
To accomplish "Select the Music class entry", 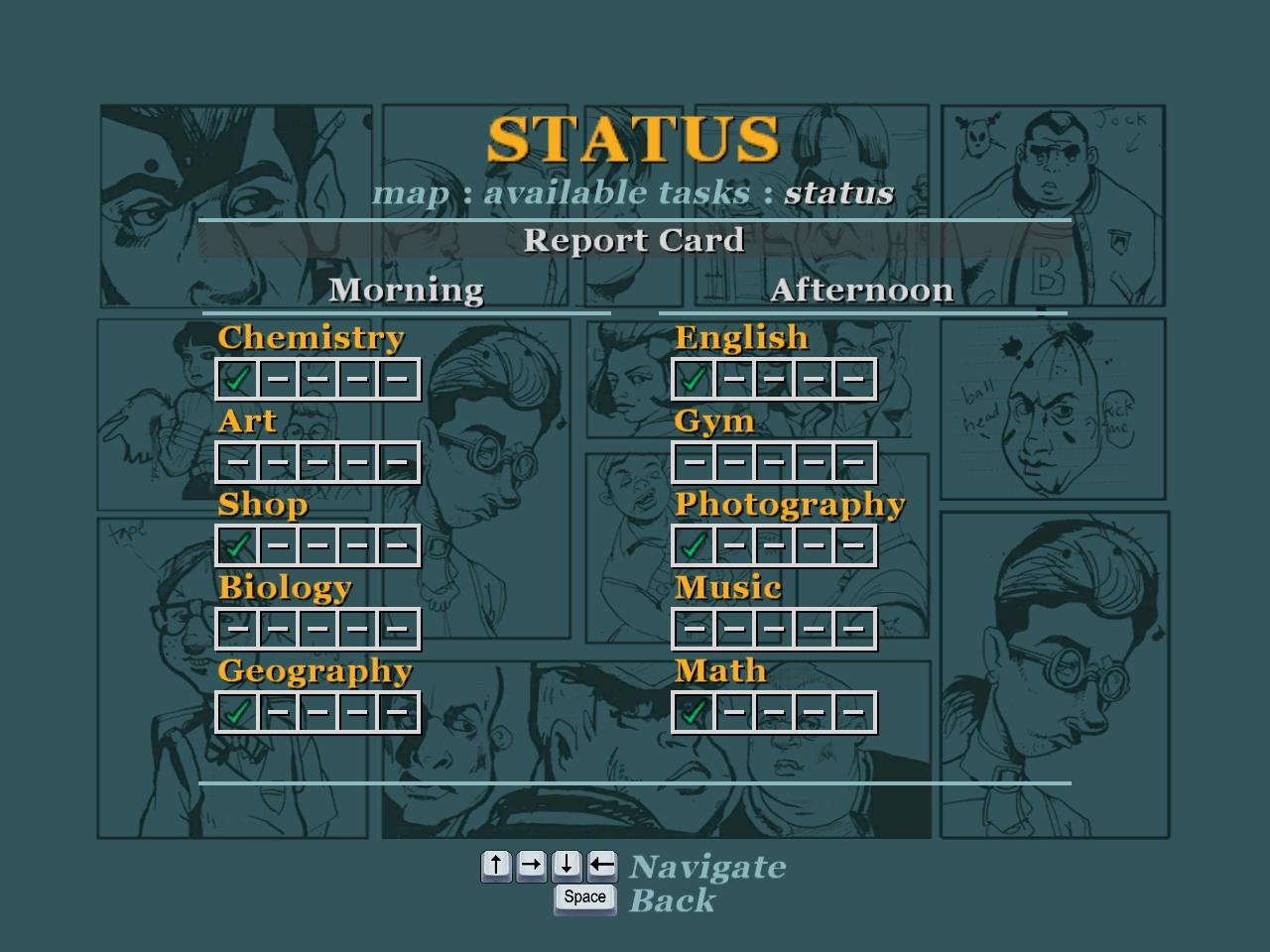I will (x=727, y=588).
